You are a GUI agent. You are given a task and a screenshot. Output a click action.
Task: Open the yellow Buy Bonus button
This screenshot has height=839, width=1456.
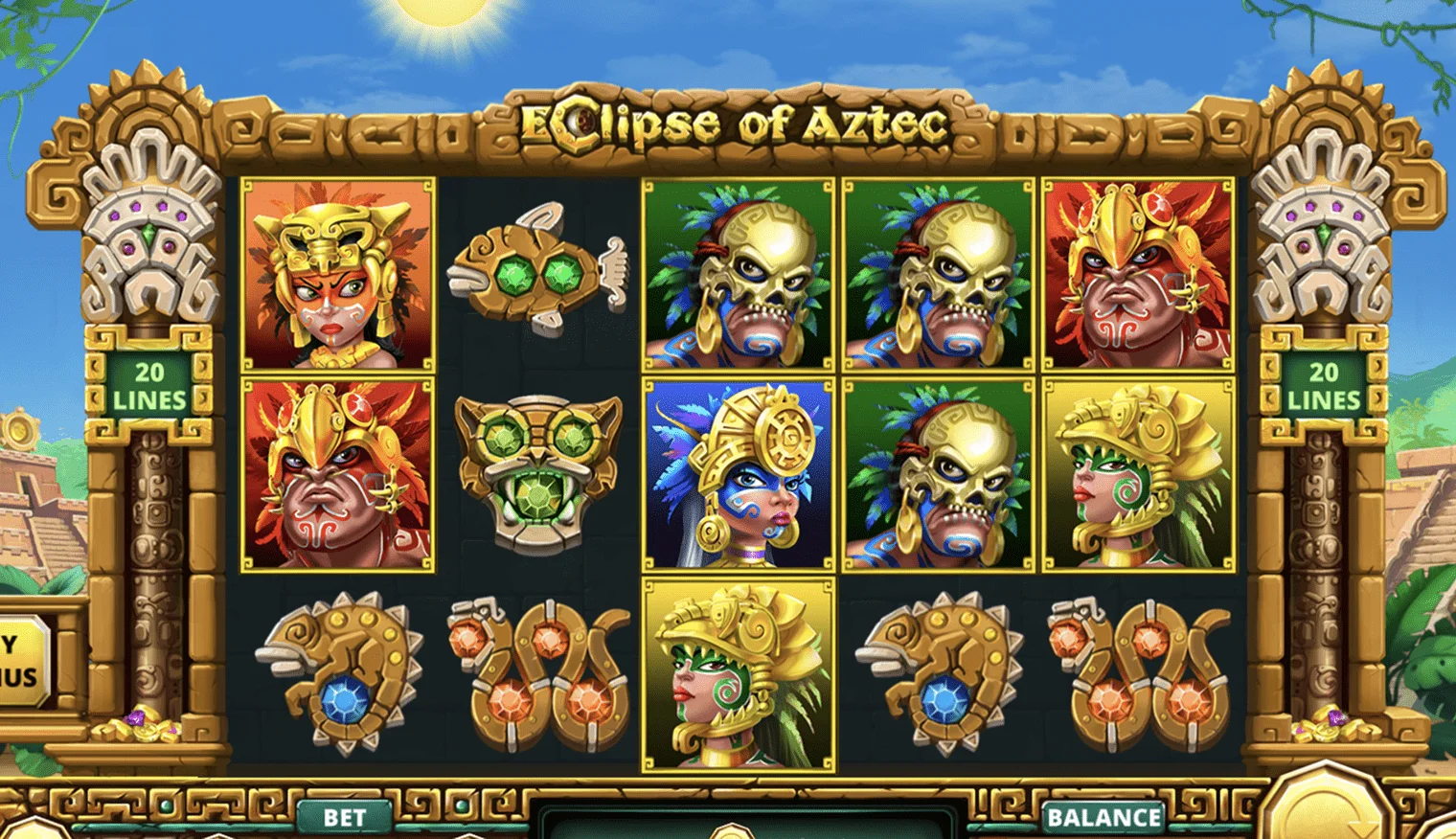[21, 661]
